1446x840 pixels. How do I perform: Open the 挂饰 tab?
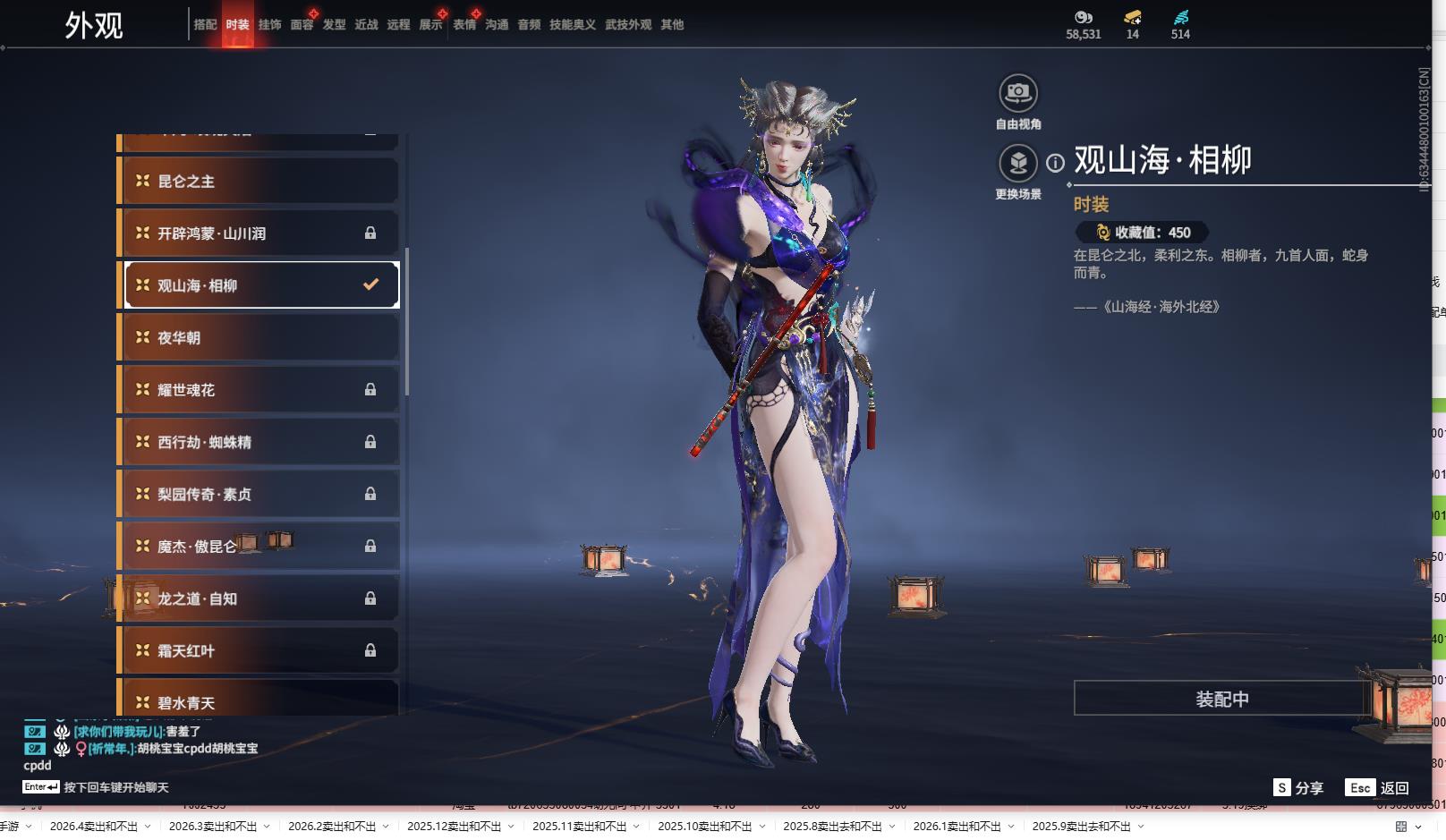(269, 25)
